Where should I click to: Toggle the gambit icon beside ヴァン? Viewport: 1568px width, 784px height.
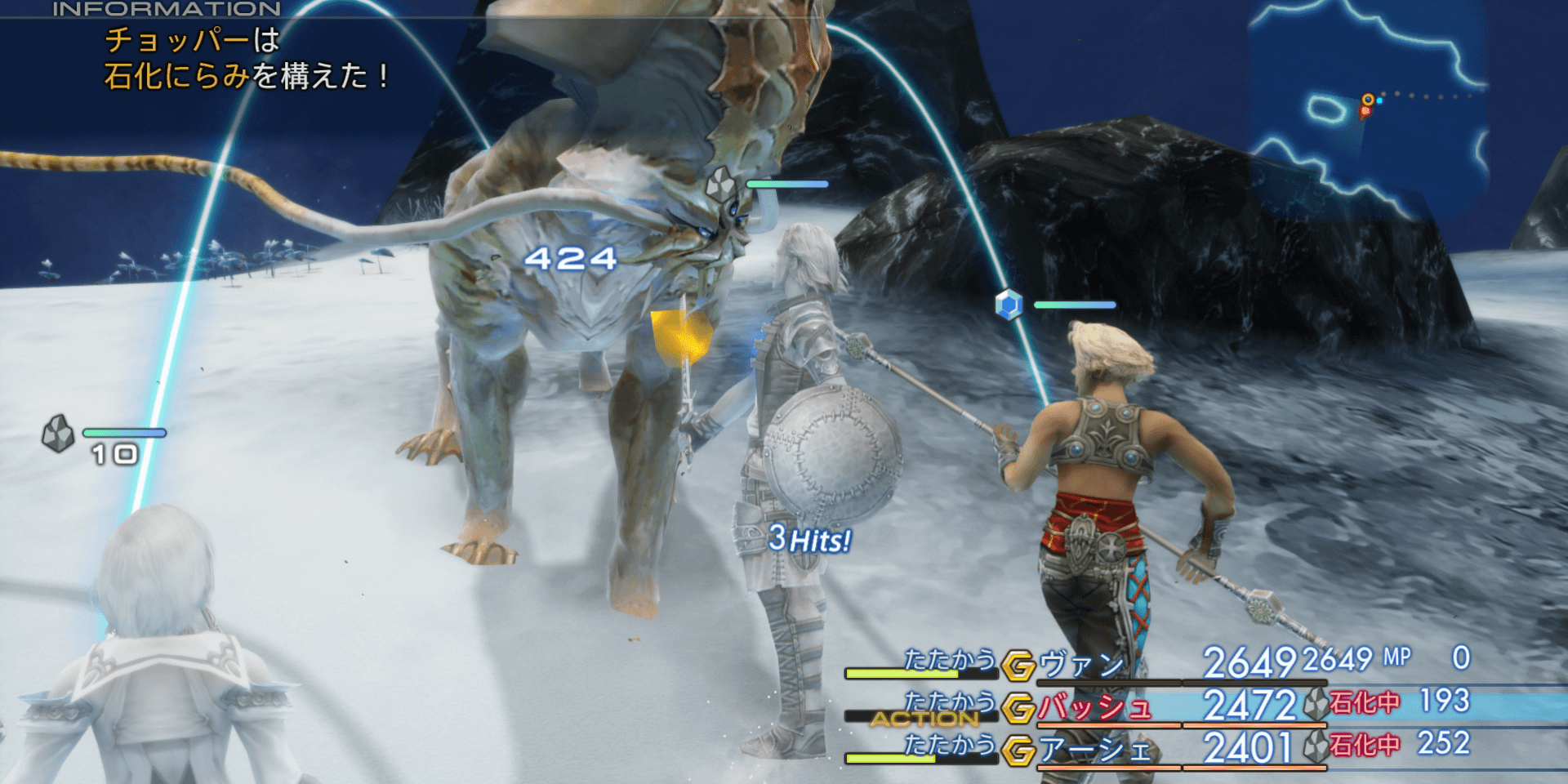[x=1018, y=666]
